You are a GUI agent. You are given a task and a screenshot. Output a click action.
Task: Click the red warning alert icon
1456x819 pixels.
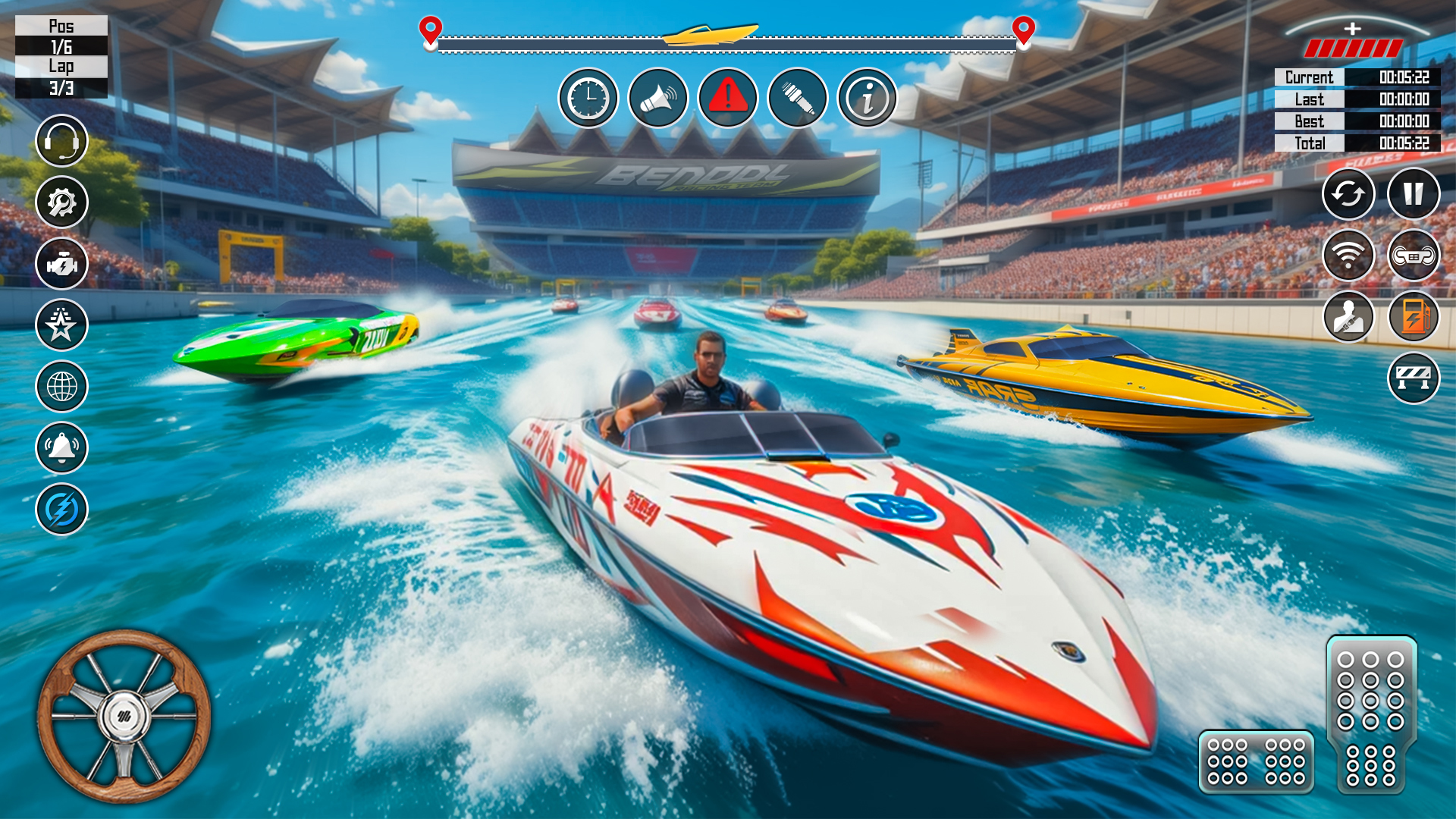tap(728, 99)
